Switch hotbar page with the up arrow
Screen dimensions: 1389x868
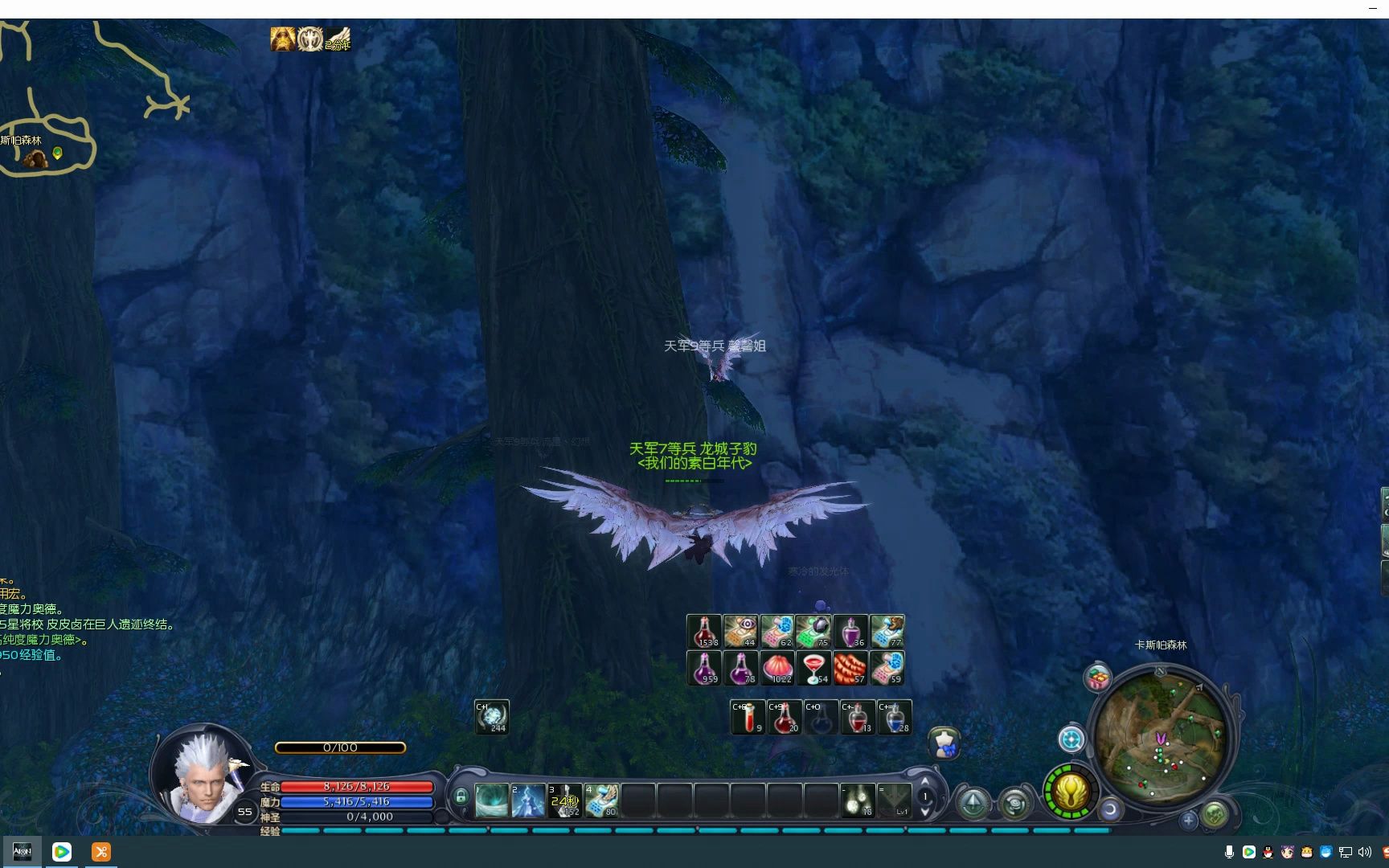[925, 781]
